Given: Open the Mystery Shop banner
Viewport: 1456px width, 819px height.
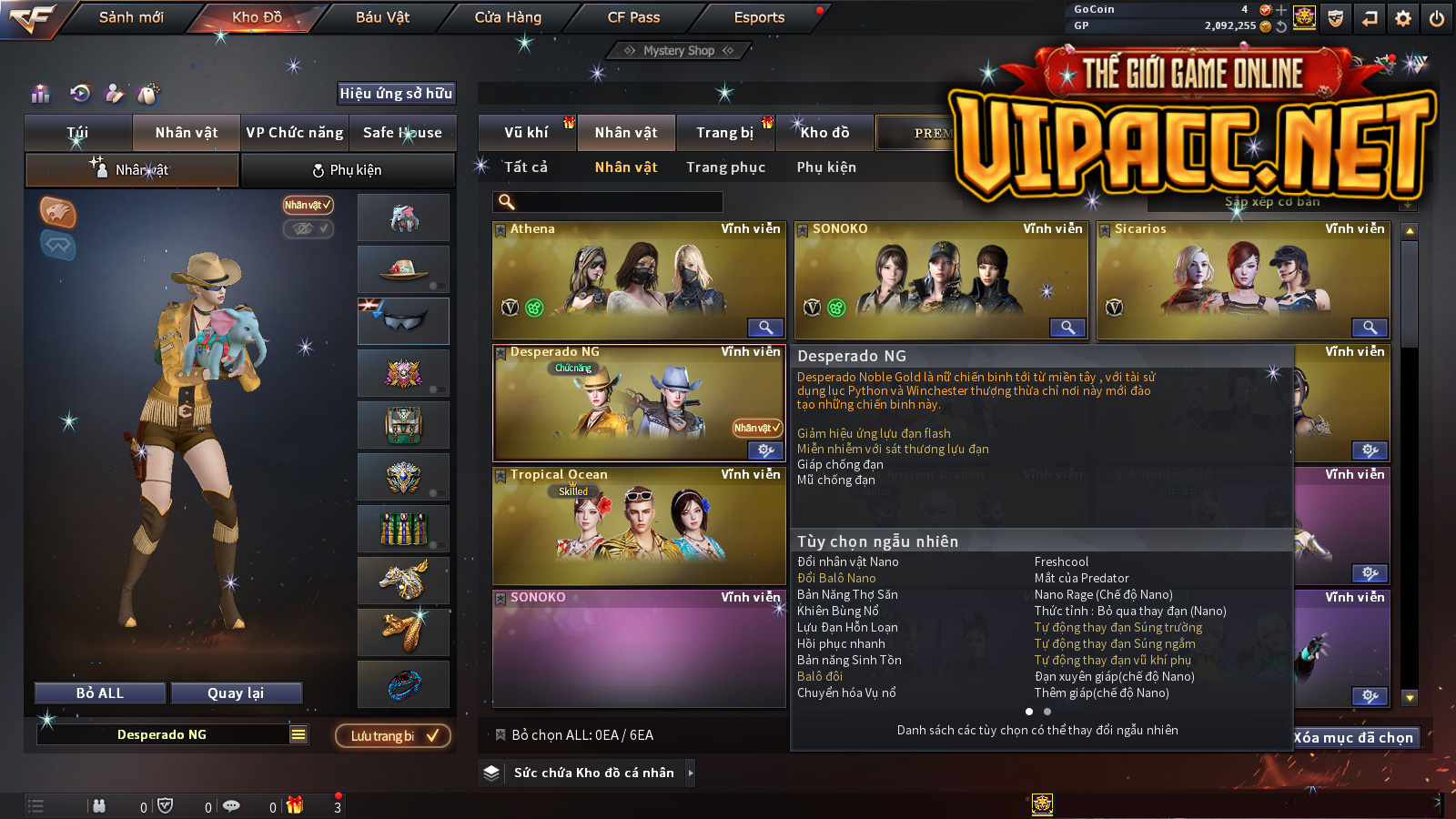Looking at the screenshot, I should [x=679, y=51].
